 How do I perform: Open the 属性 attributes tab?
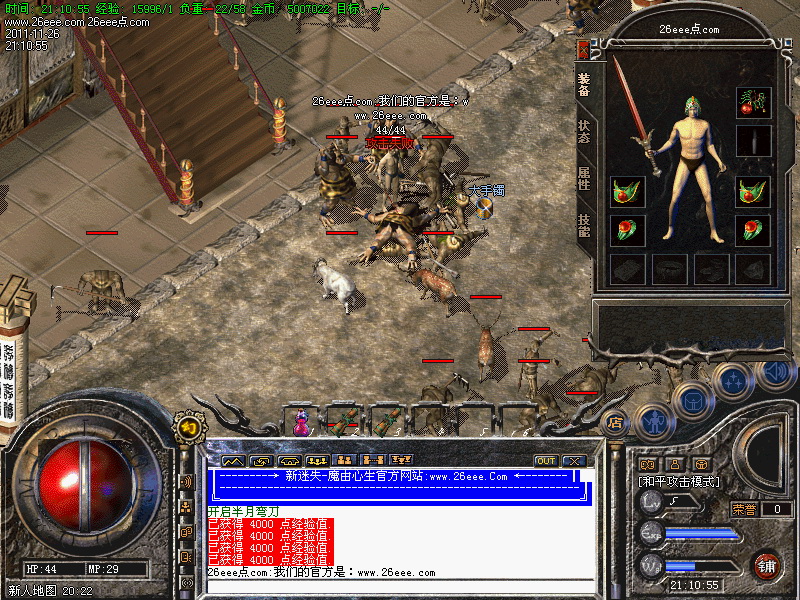(x=583, y=178)
